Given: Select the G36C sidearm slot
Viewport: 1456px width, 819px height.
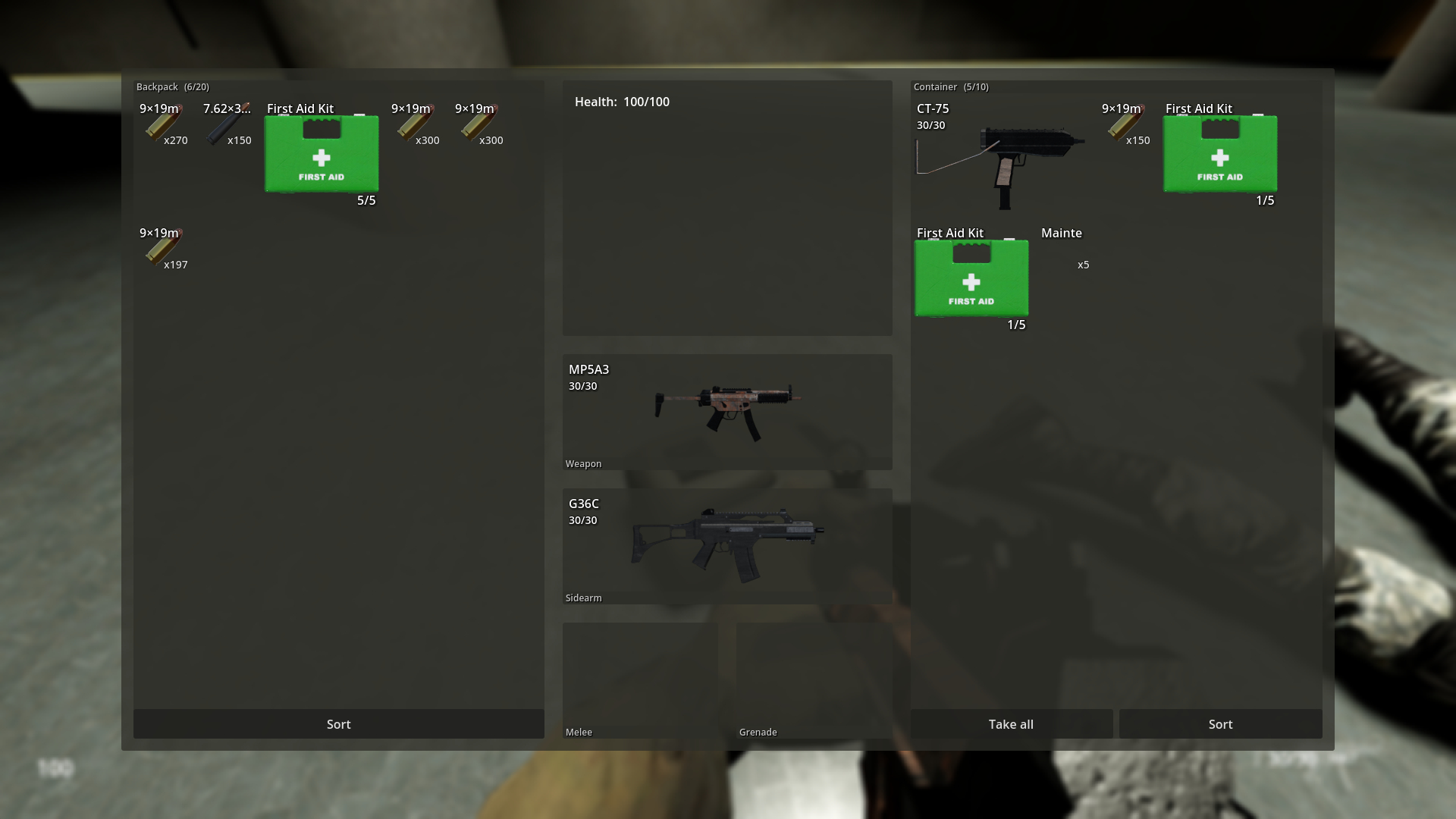Looking at the screenshot, I should click(x=726, y=546).
